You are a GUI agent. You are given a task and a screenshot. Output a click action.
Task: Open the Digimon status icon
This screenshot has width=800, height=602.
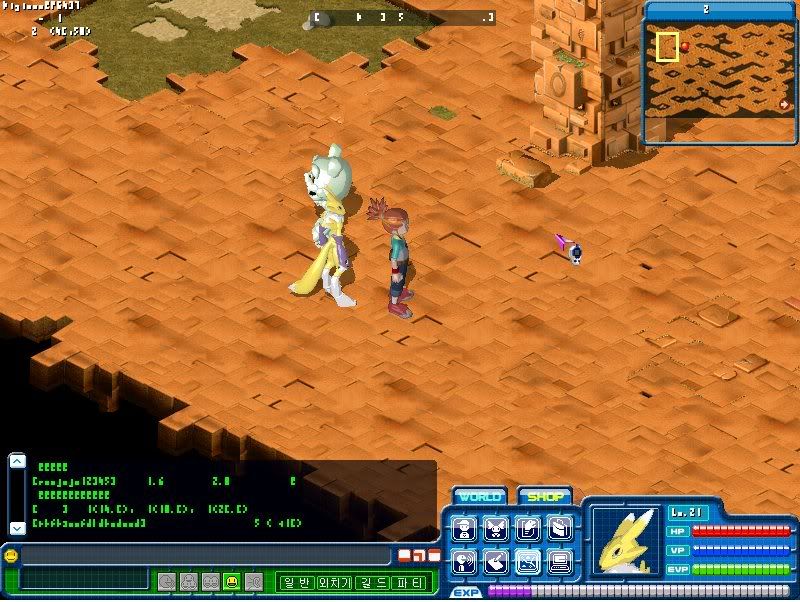496,529
